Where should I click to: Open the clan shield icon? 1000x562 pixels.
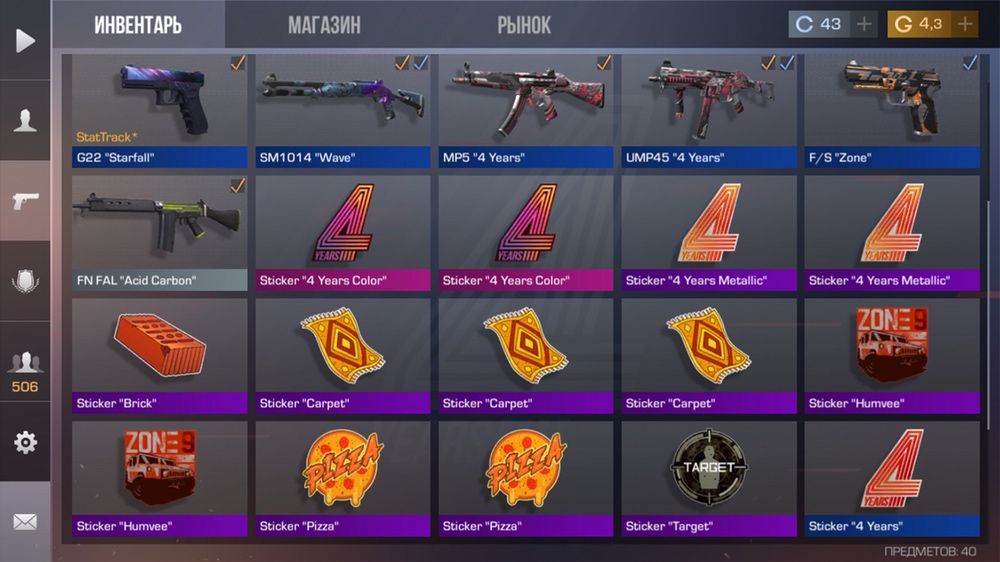click(x=25, y=281)
